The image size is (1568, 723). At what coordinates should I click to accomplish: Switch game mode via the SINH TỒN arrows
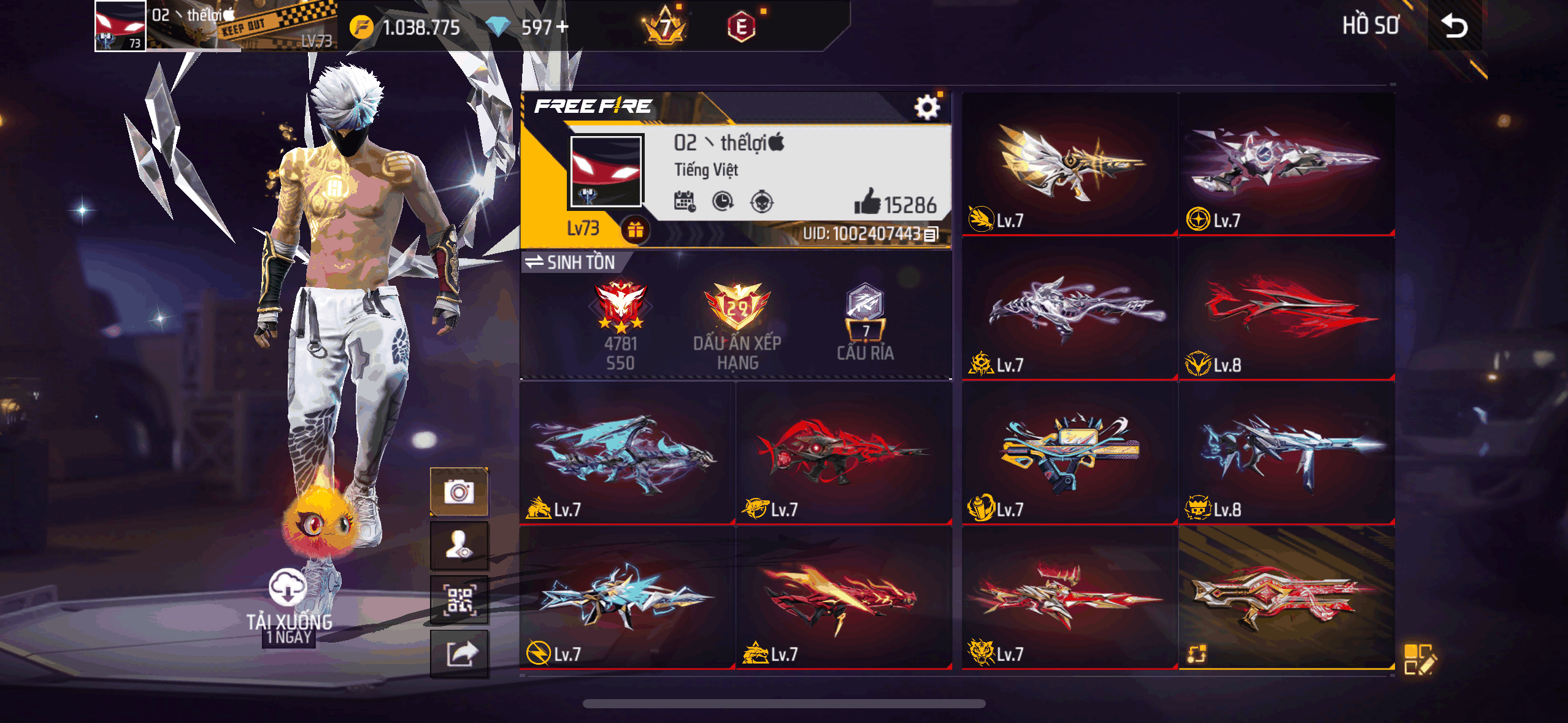pyautogui.click(x=533, y=262)
